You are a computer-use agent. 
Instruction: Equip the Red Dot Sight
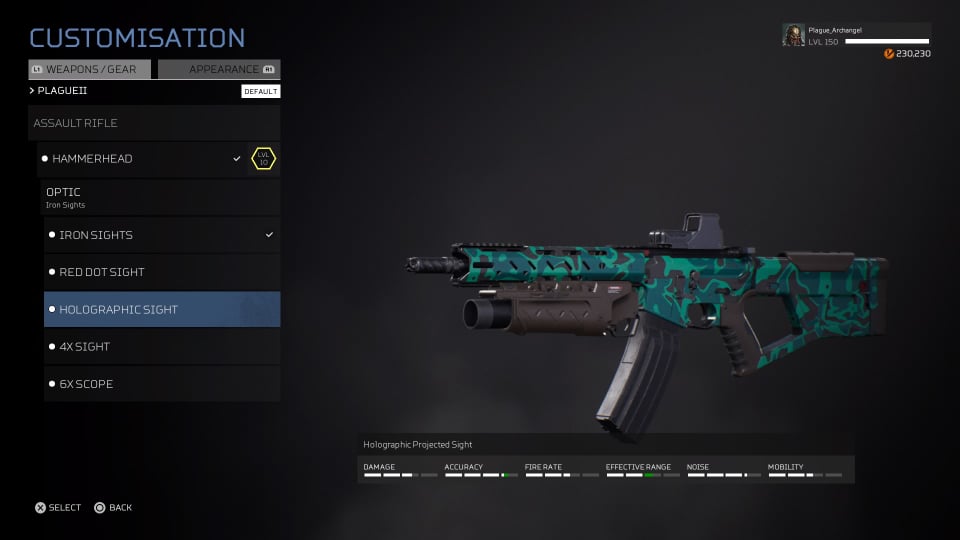click(x=161, y=272)
